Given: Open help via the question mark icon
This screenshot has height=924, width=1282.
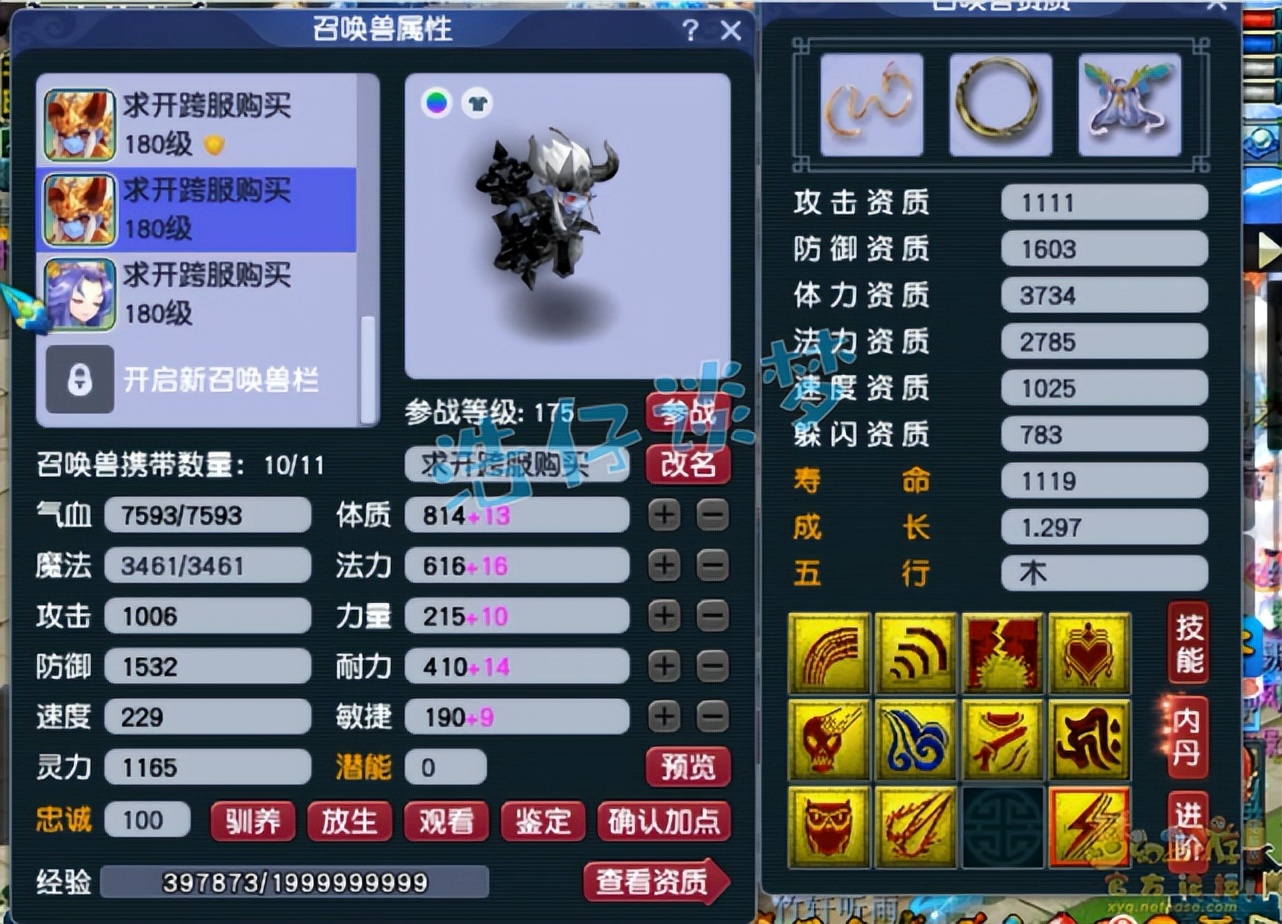Looking at the screenshot, I should [690, 31].
